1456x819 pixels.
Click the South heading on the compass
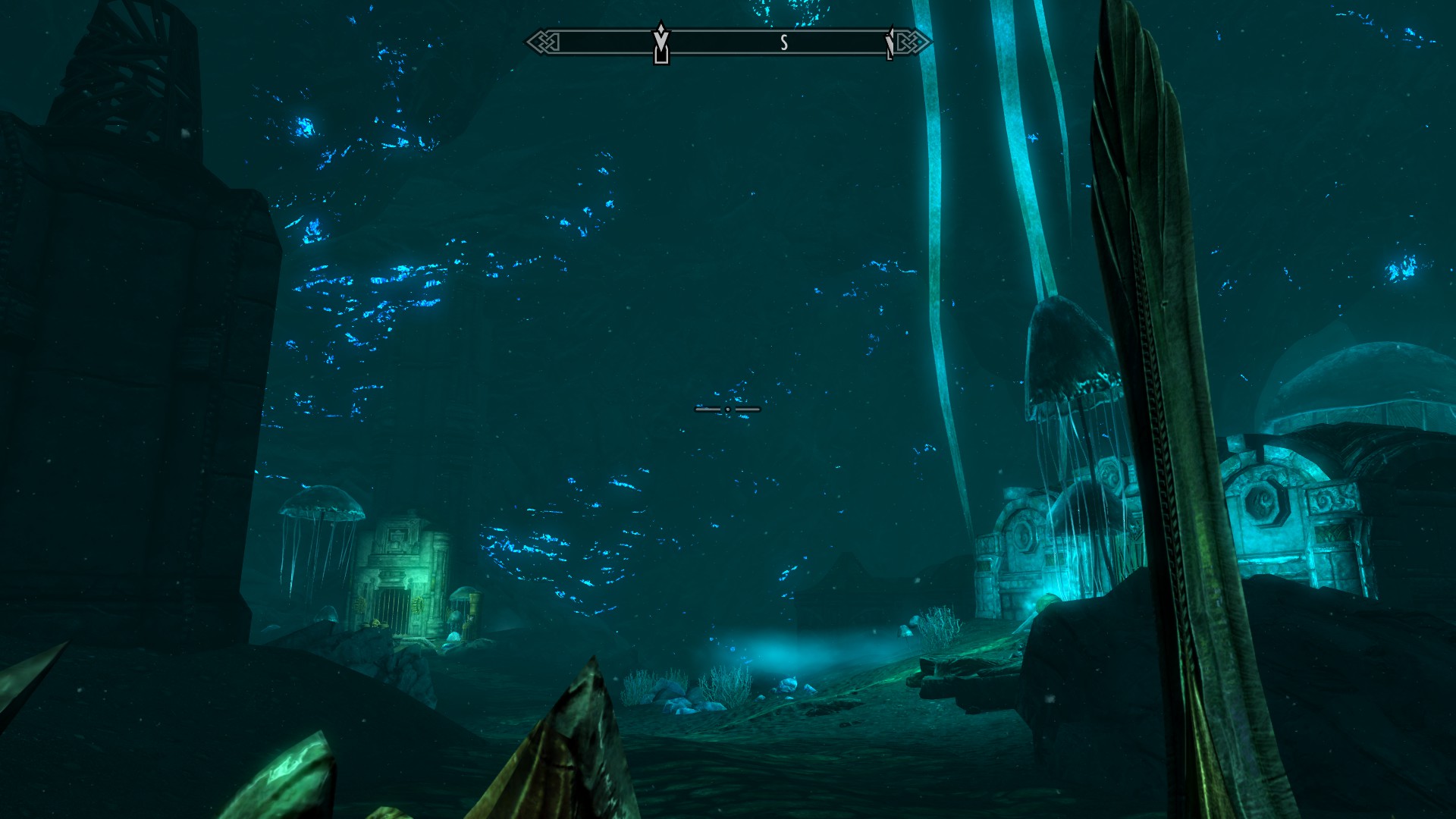pos(784,43)
